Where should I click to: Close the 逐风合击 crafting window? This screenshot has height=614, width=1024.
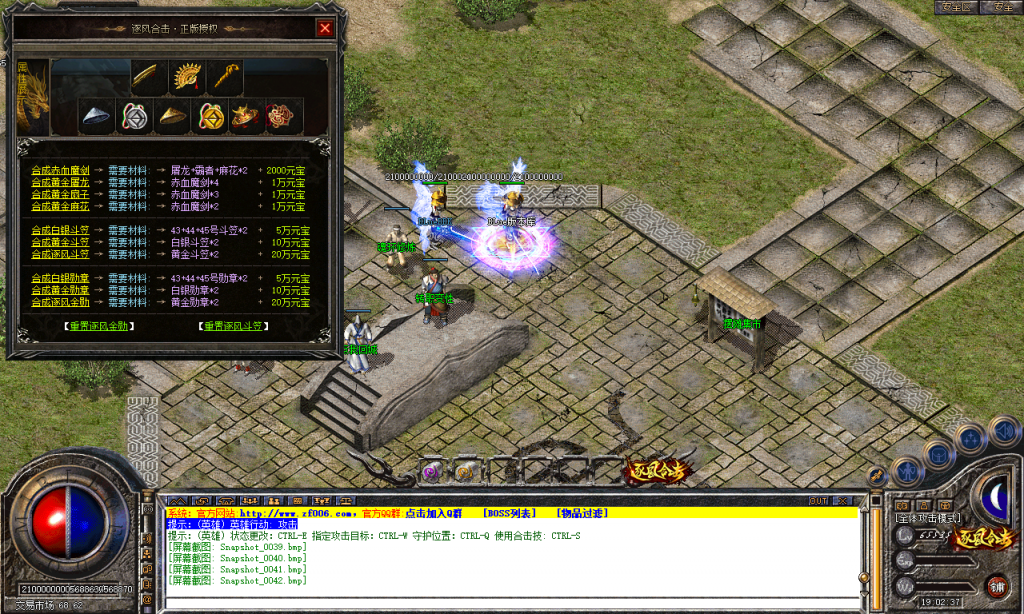click(x=324, y=29)
